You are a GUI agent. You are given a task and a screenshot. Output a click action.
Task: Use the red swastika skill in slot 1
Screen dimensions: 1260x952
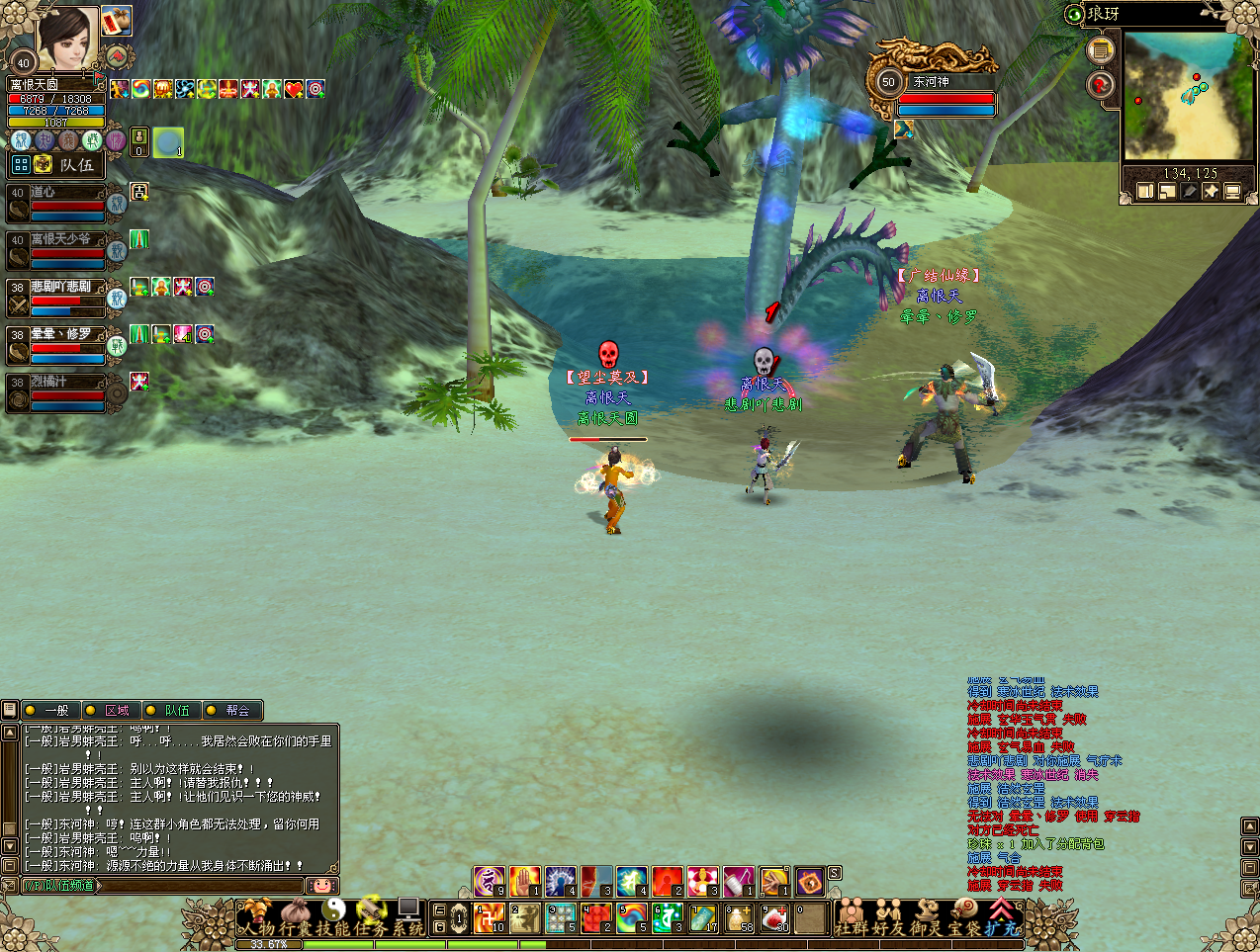(x=490, y=918)
